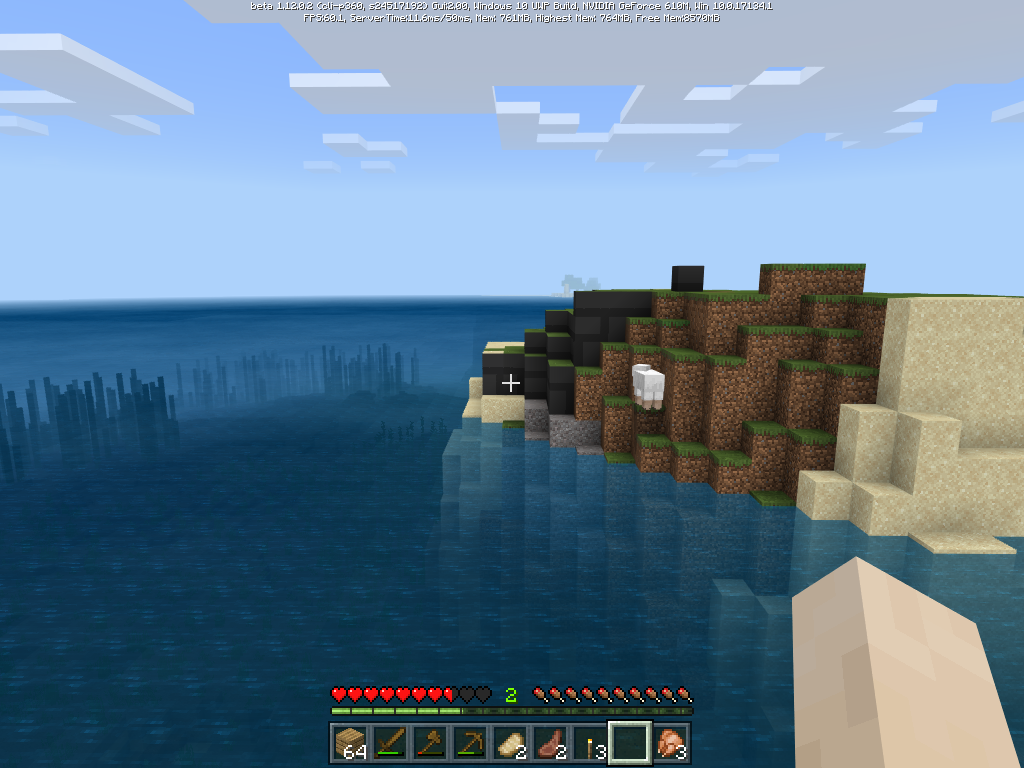Viewport: 1024px width, 768px height.
Task: Choose the wooden pickaxe in the hotbar
Action: [x=470, y=743]
